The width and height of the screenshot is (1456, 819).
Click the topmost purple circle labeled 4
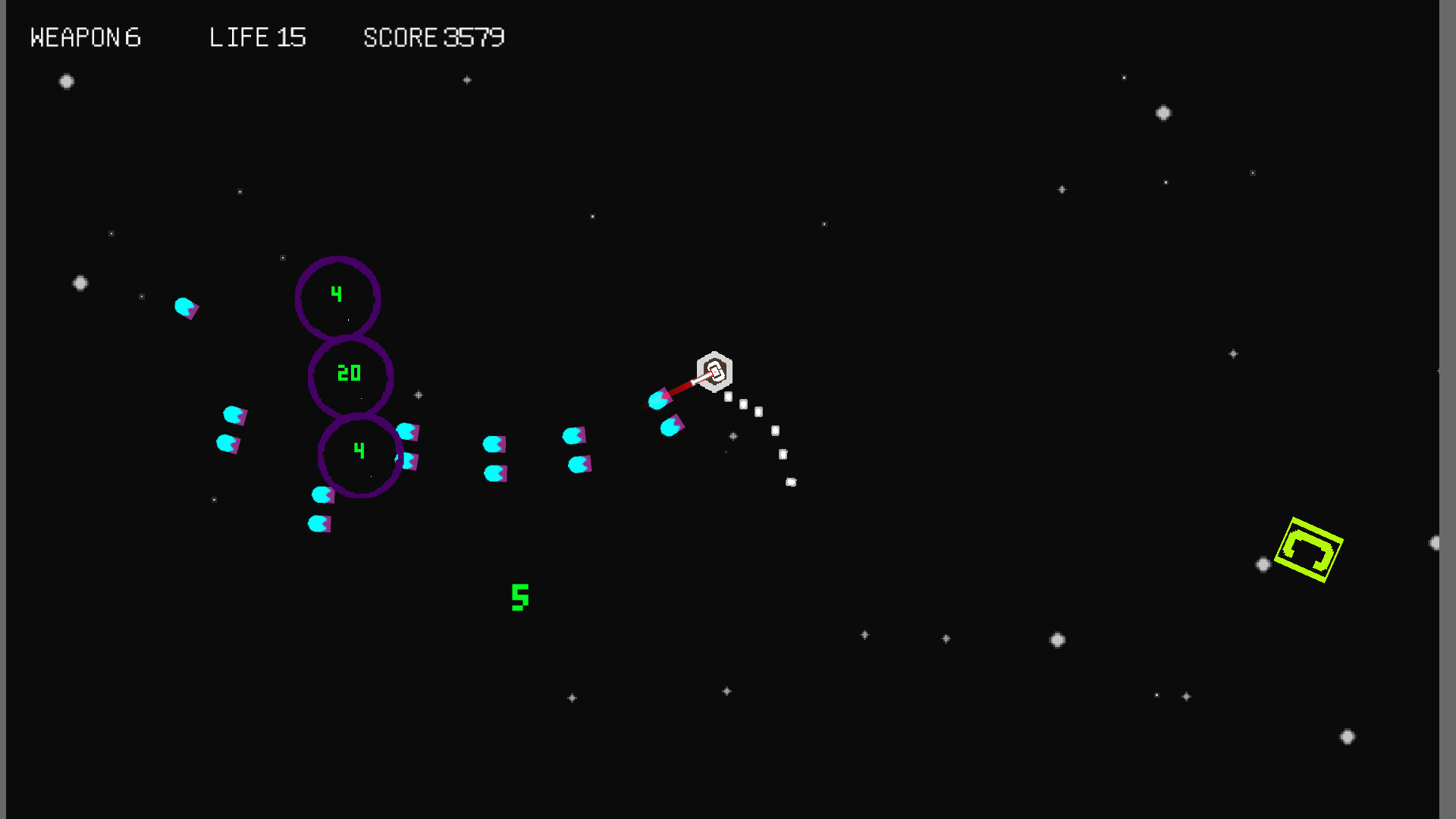pyautogui.click(x=337, y=297)
